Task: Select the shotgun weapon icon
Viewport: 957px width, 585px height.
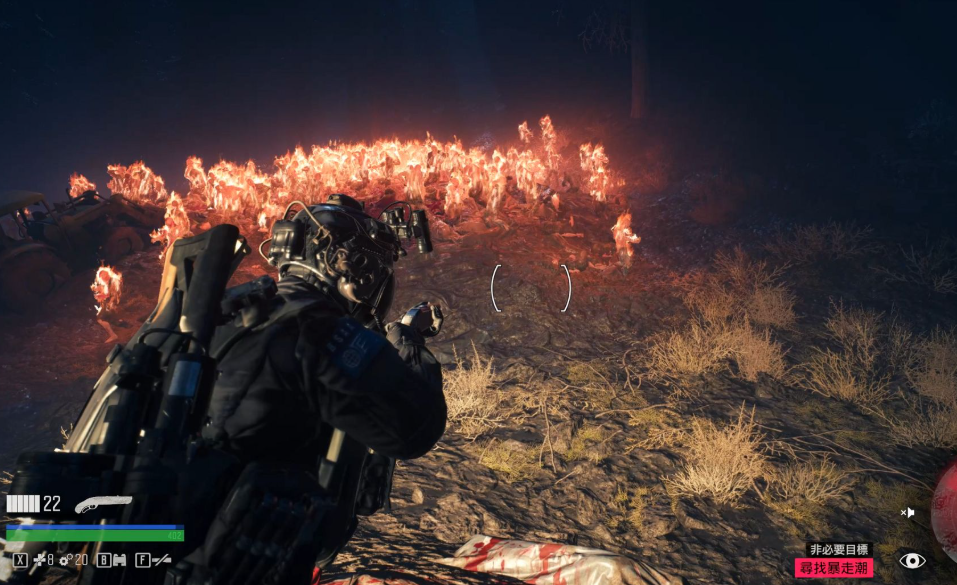Action: tap(102, 504)
